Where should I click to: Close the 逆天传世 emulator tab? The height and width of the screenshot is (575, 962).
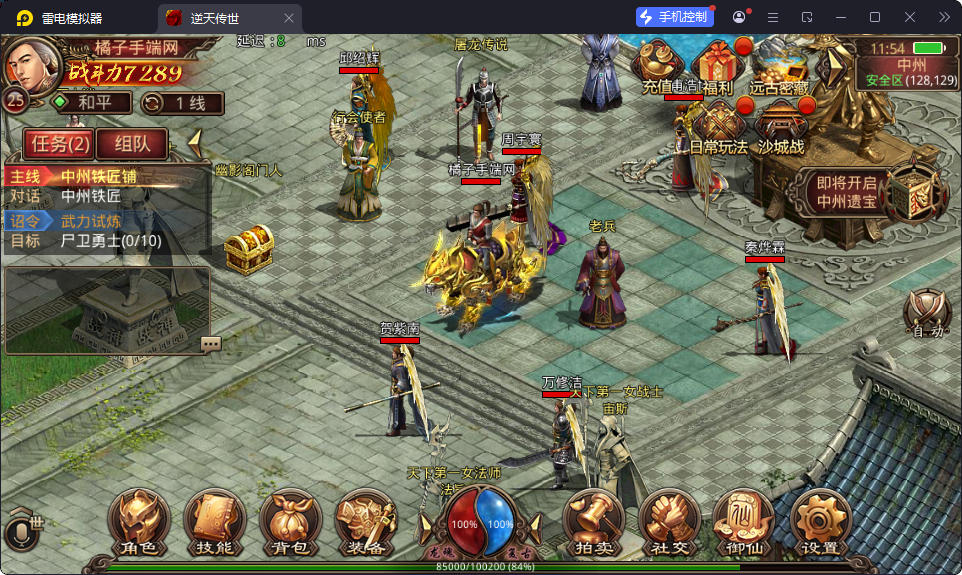pos(289,17)
